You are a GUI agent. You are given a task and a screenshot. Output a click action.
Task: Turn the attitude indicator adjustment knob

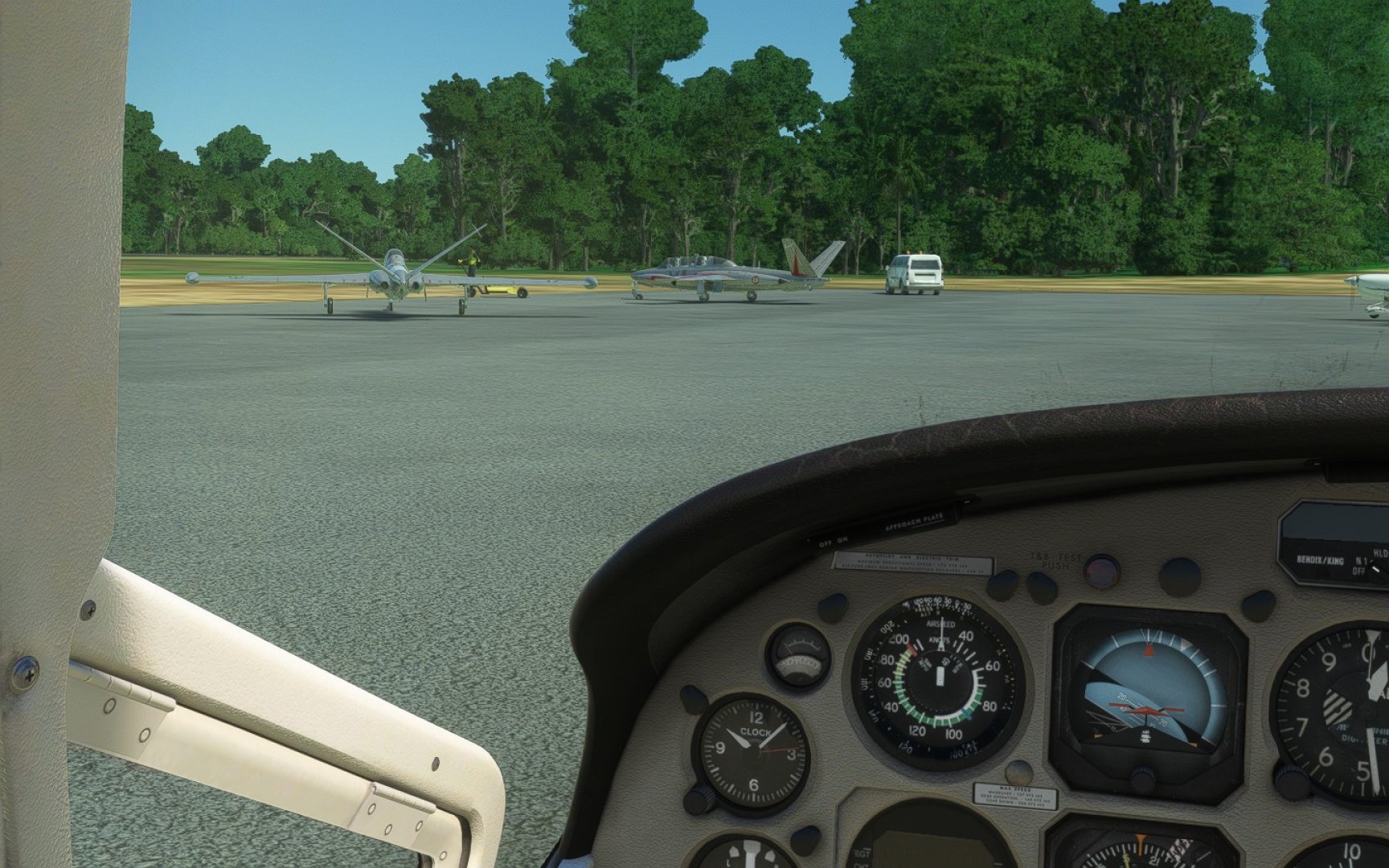pos(1141,779)
